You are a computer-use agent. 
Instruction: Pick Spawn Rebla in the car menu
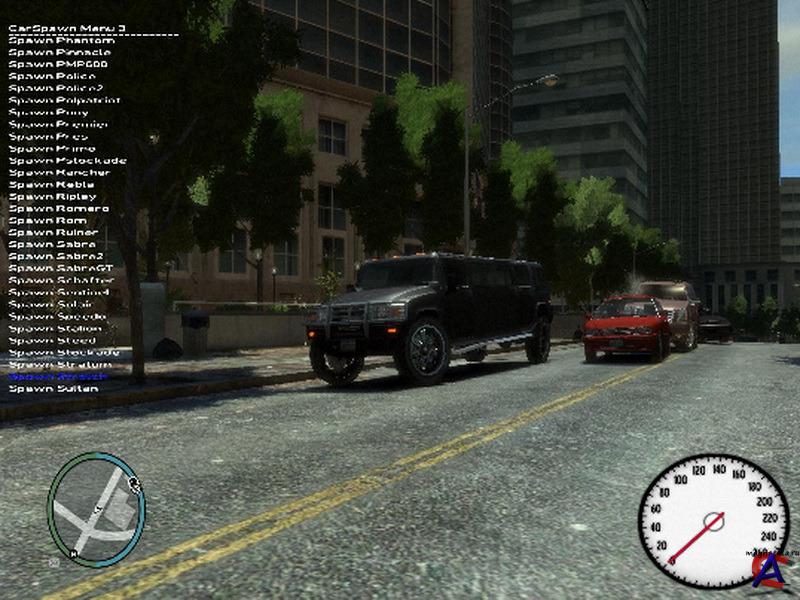[x=52, y=184]
